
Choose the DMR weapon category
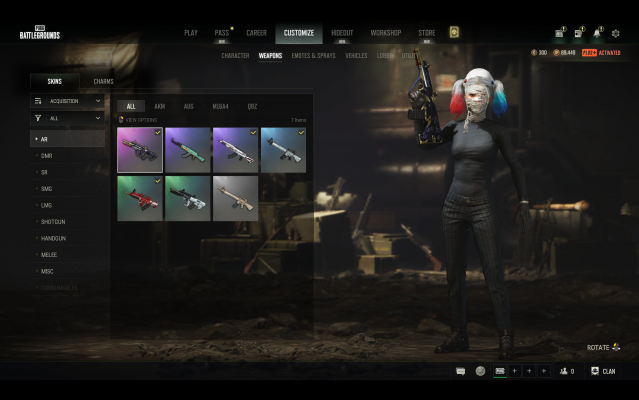click(x=47, y=156)
